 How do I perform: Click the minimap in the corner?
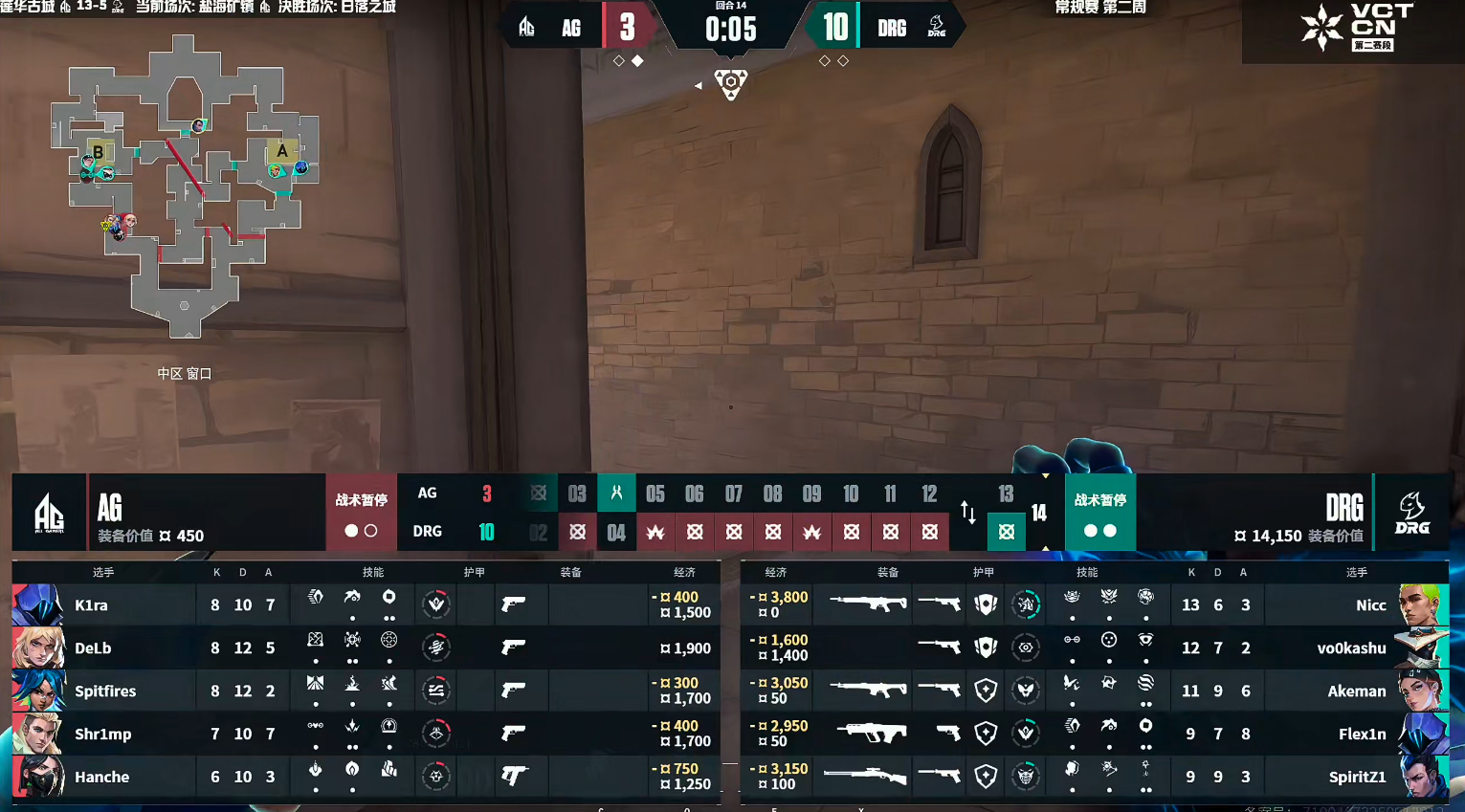tap(184, 187)
